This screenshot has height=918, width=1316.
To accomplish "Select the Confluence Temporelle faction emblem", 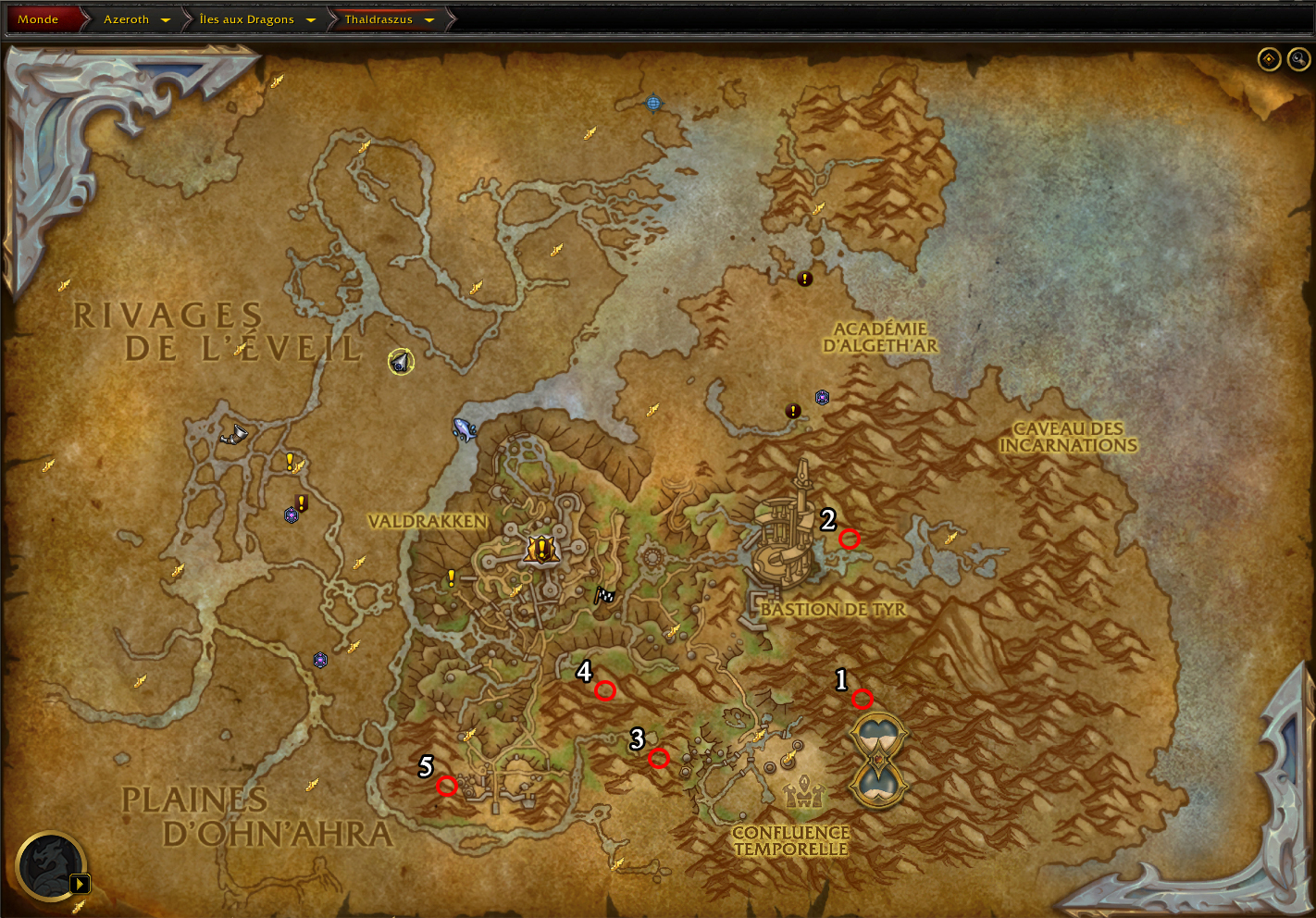I will [x=802, y=791].
